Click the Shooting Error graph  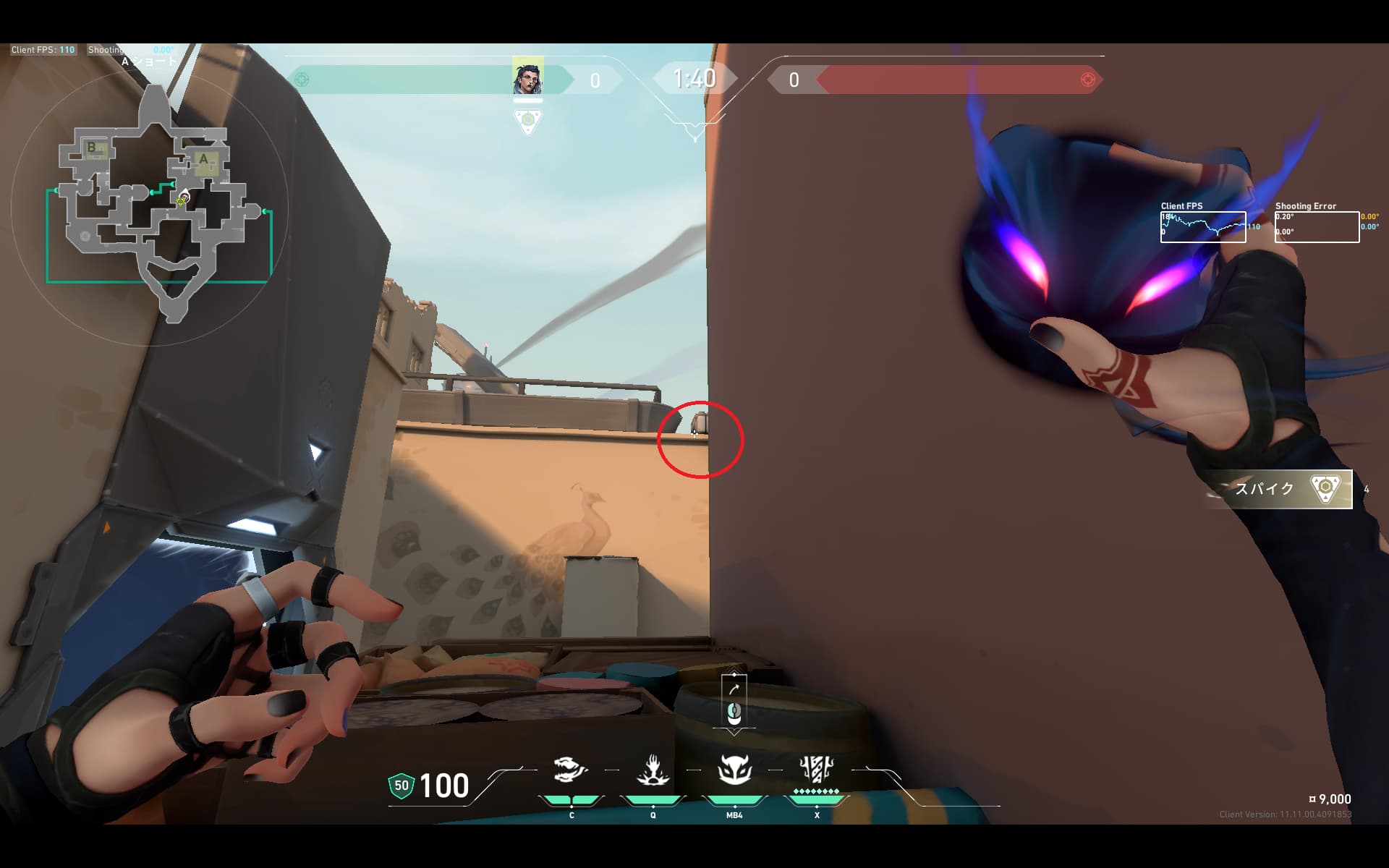click(1317, 227)
